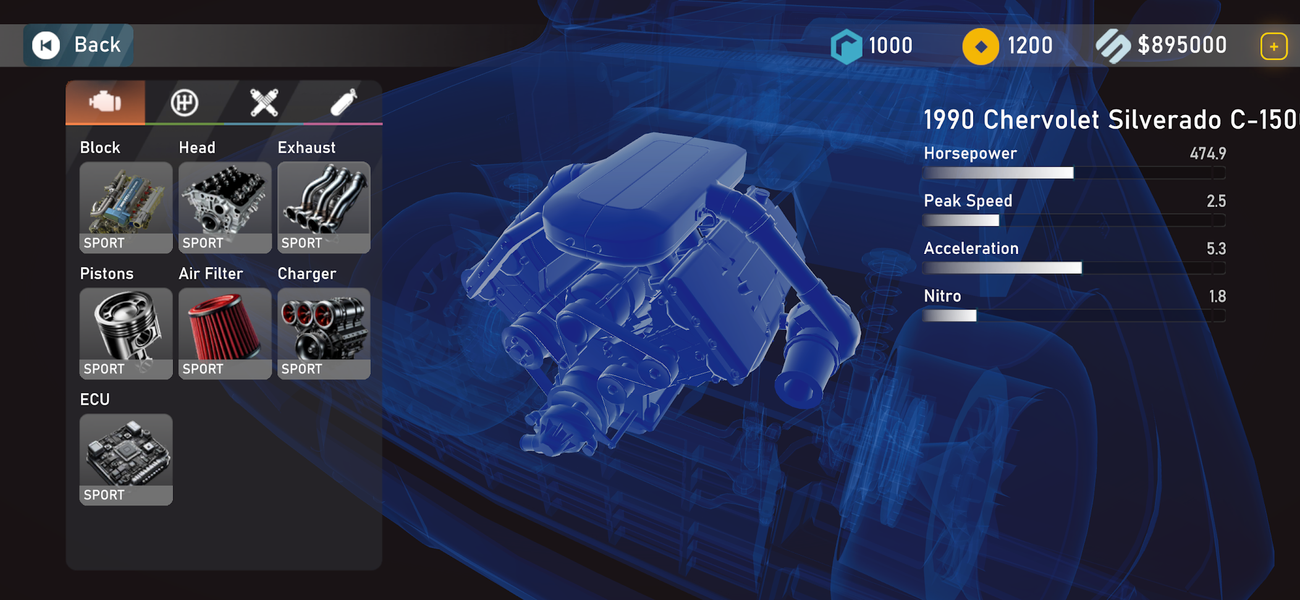This screenshot has height=600, width=1300.
Task: Pick the Pistons upgrade slot
Action: (126, 333)
